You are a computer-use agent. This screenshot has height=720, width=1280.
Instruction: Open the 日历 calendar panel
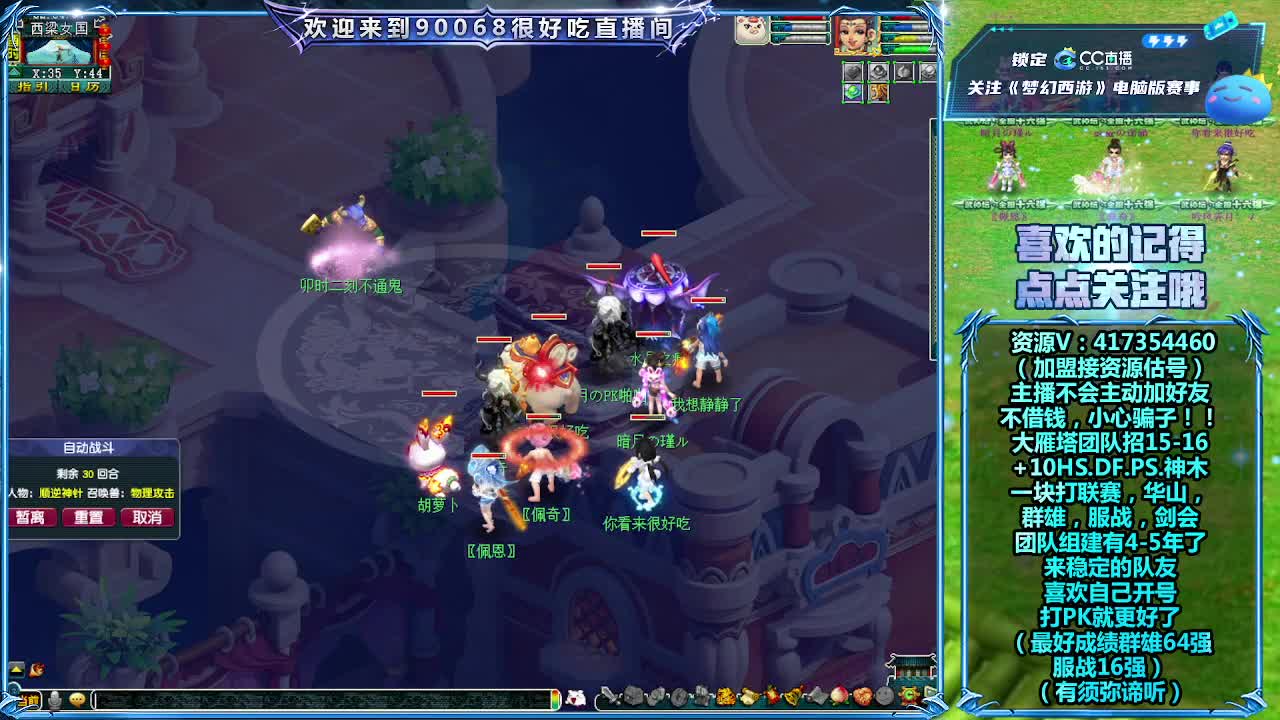click(85, 86)
